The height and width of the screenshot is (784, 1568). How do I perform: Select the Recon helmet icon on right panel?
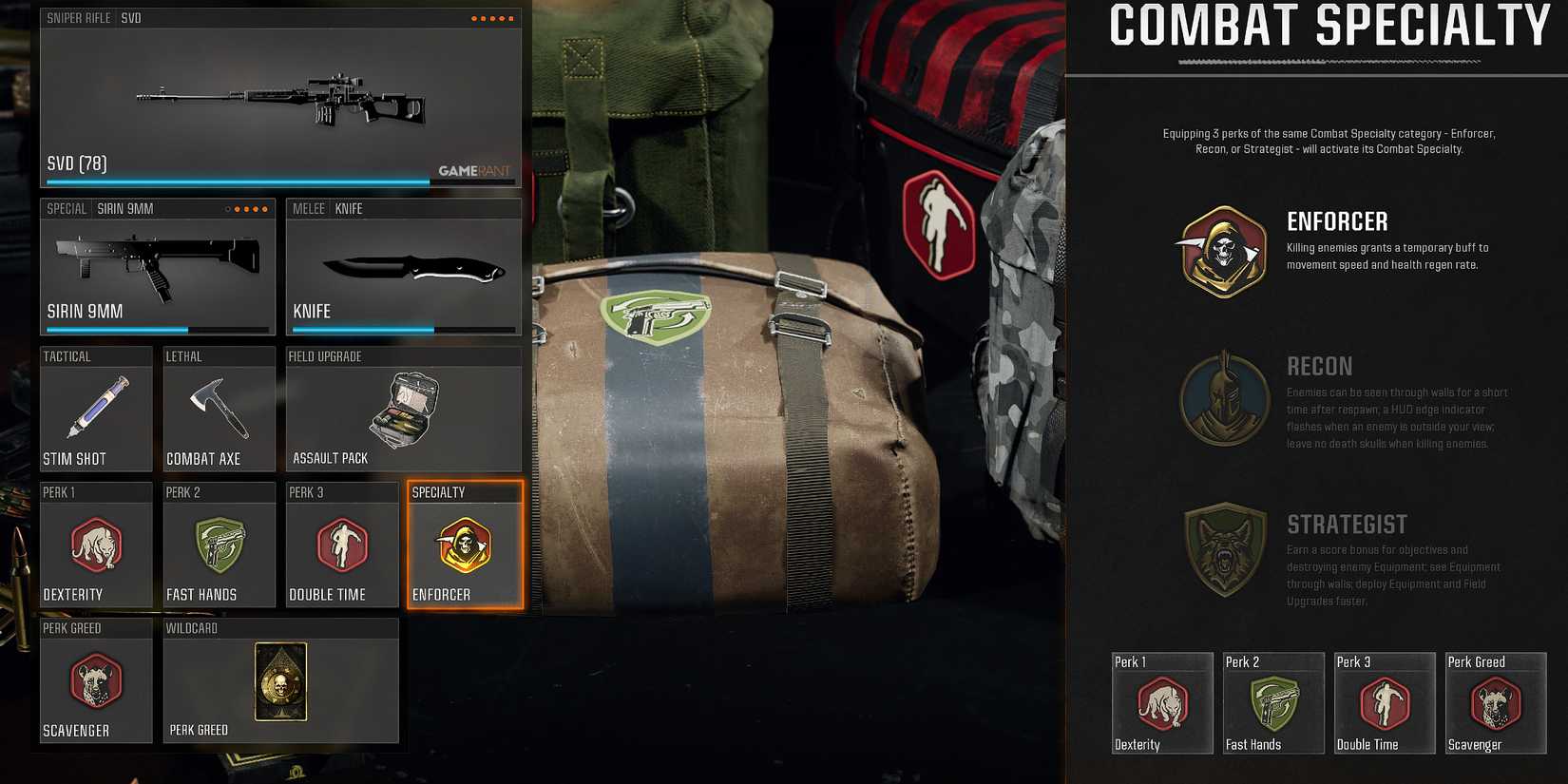click(x=1223, y=400)
